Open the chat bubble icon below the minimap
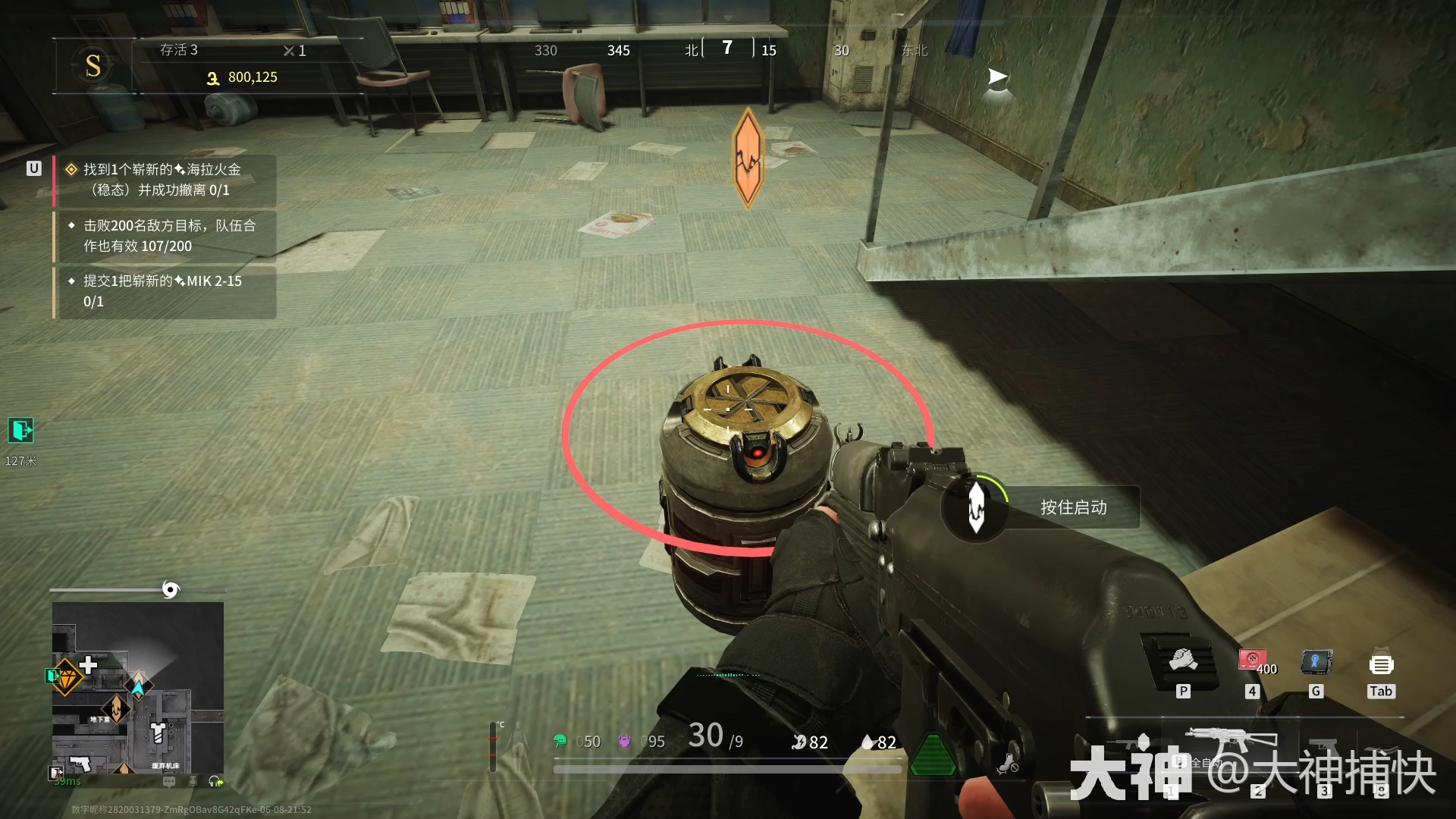The image size is (1456, 819). [169, 781]
